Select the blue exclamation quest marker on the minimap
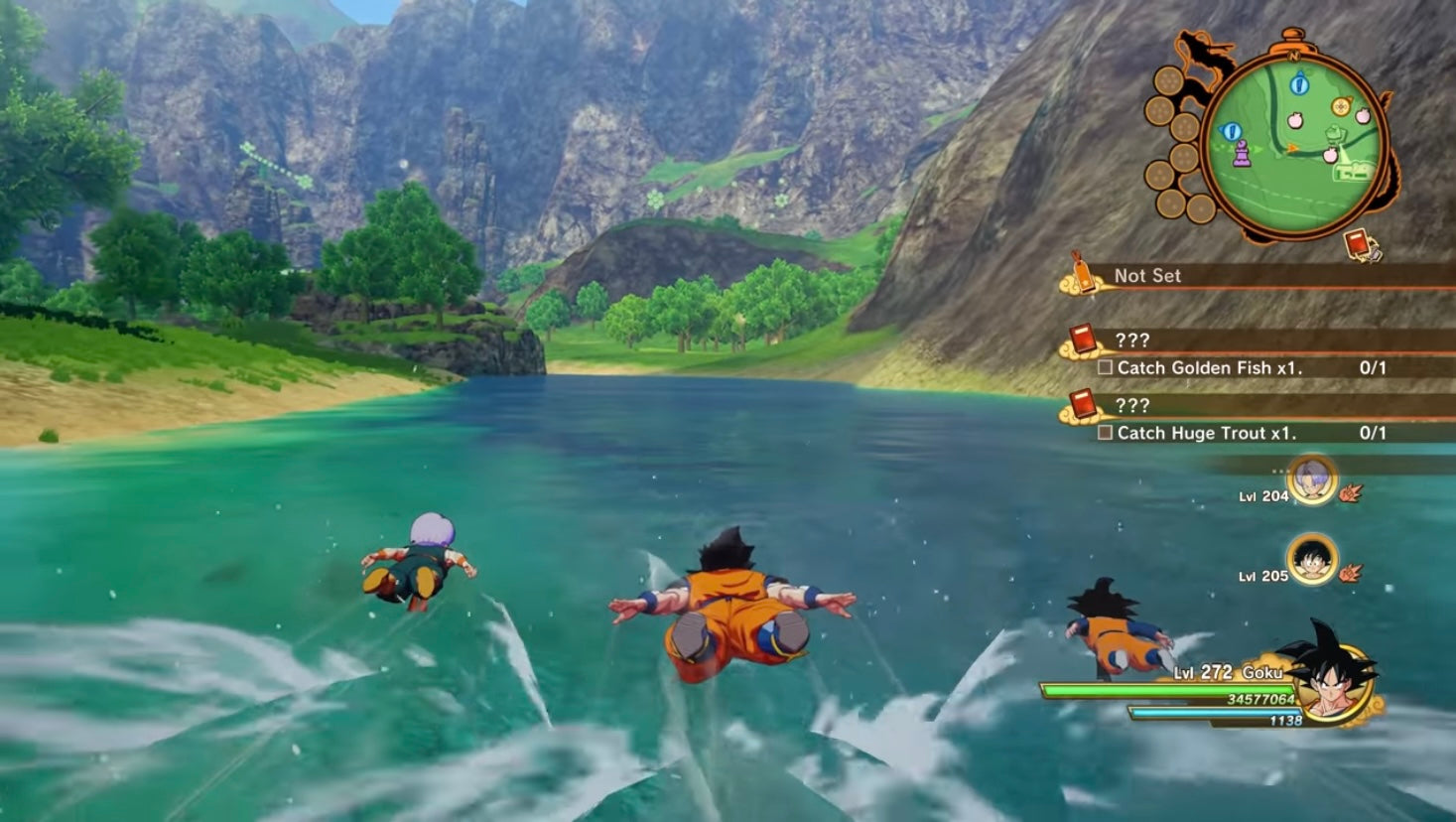This screenshot has width=1456, height=822. click(1298, 83)
